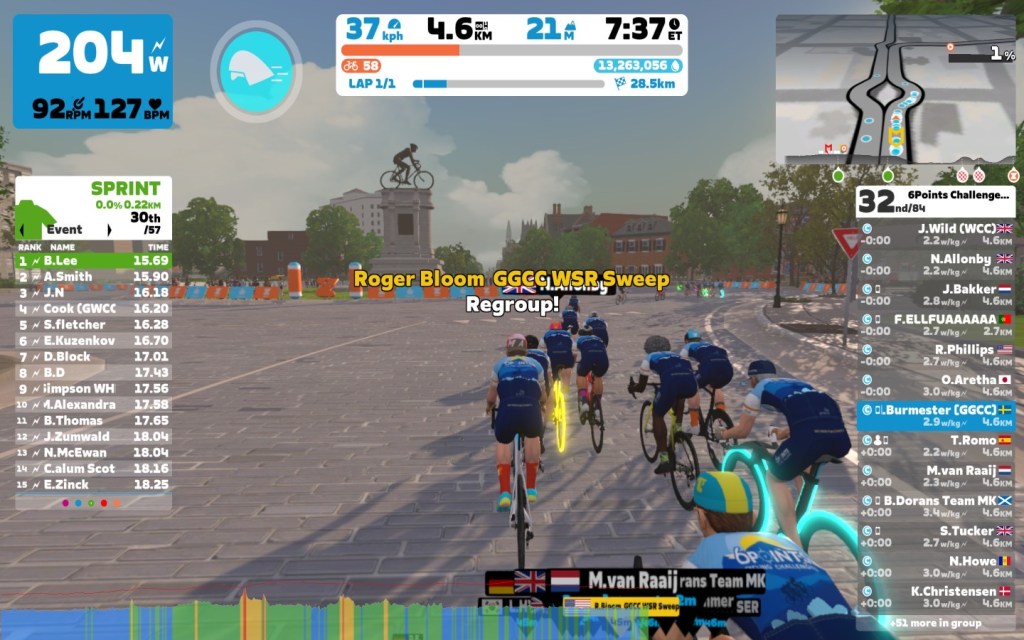Select B.Lee's top sprint leaderboard entry
Screen dimensions: 1024x640
pyautogui.click(x=93, y=261)
